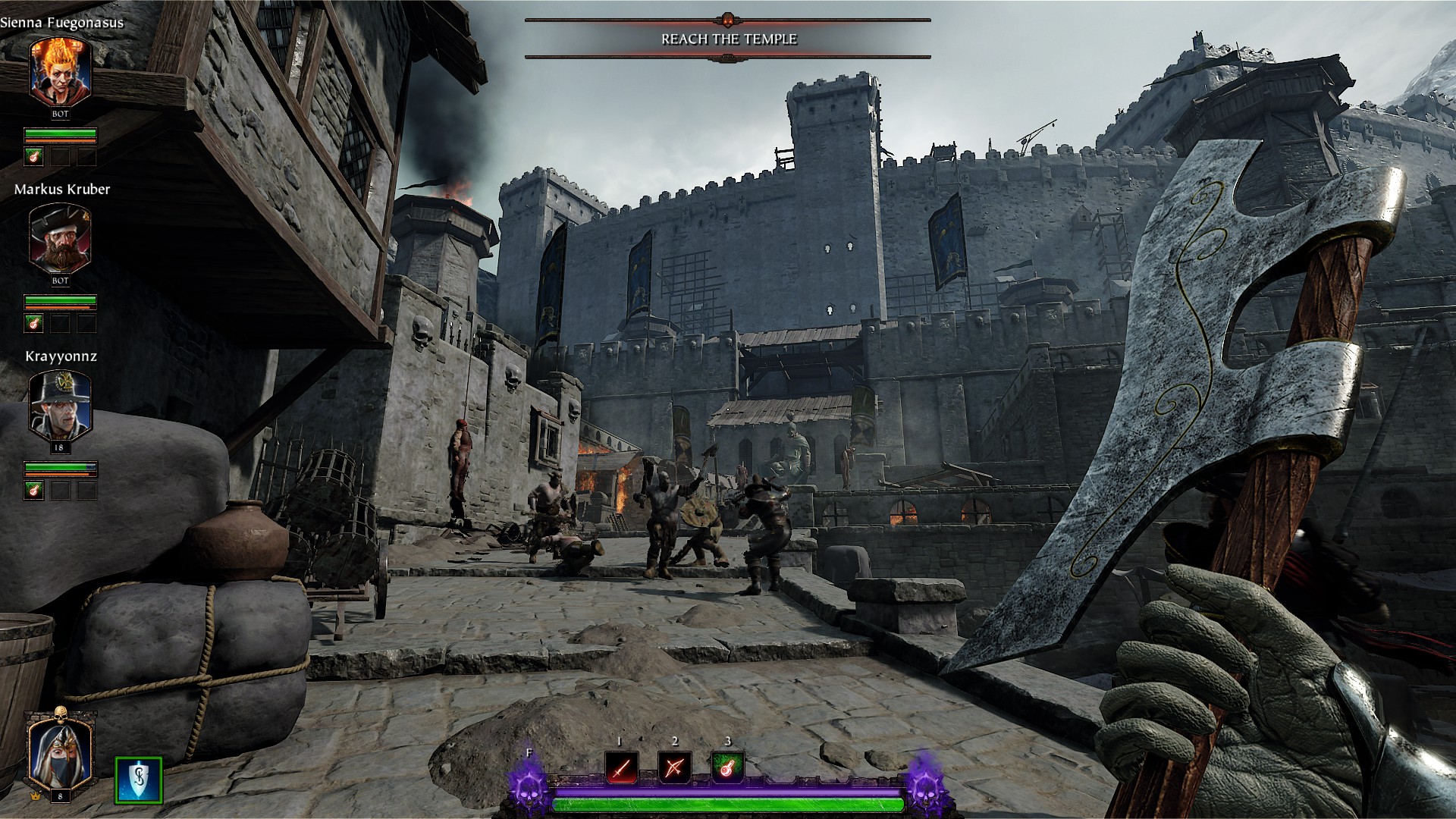Viewport: 1456px width, 819px height.
Task: Click the hooded masked player portrait
Action: [60, 751]
